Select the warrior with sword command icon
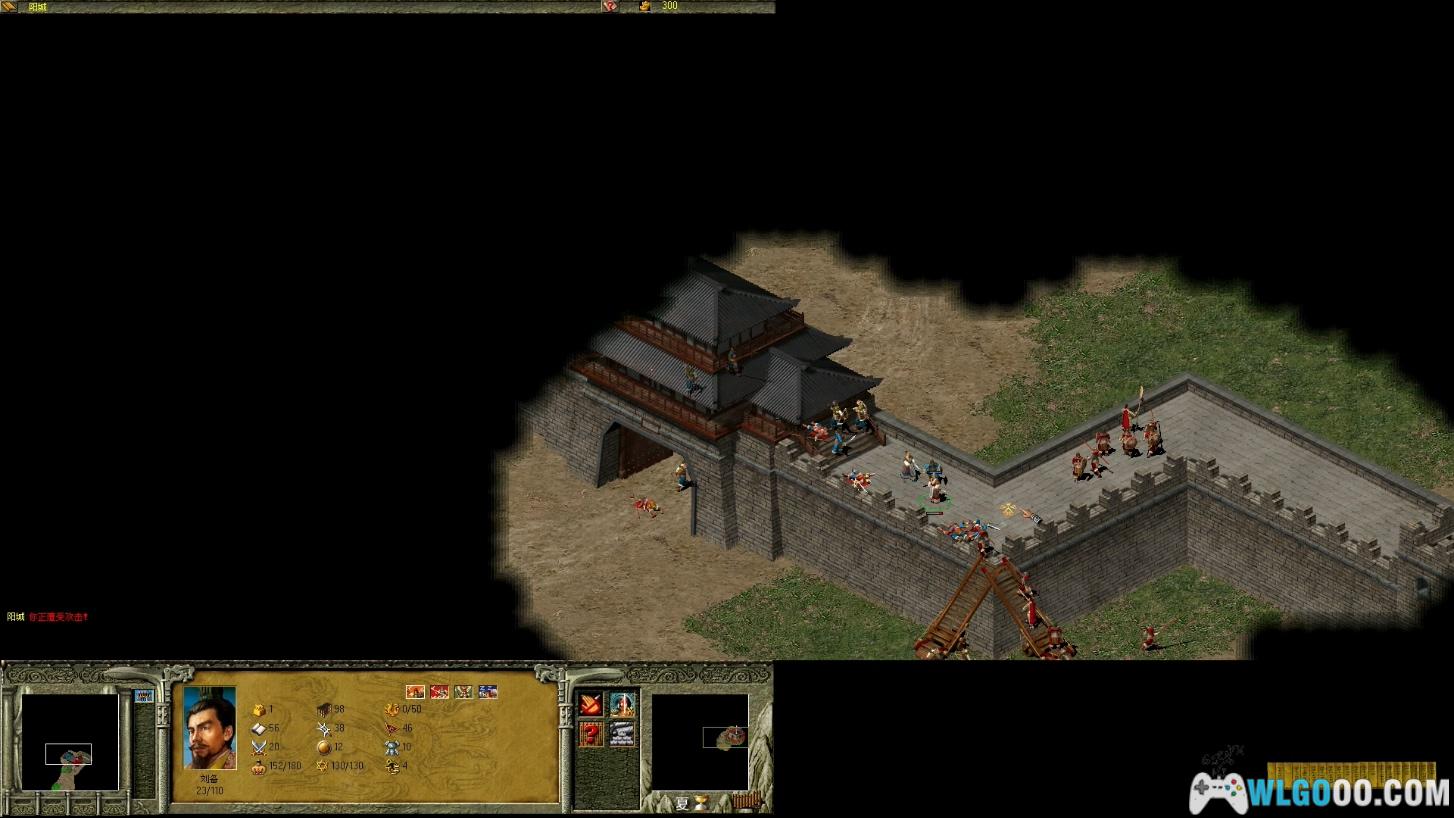The width and height of the screenshot is (1454, 818). coord(622,704)
